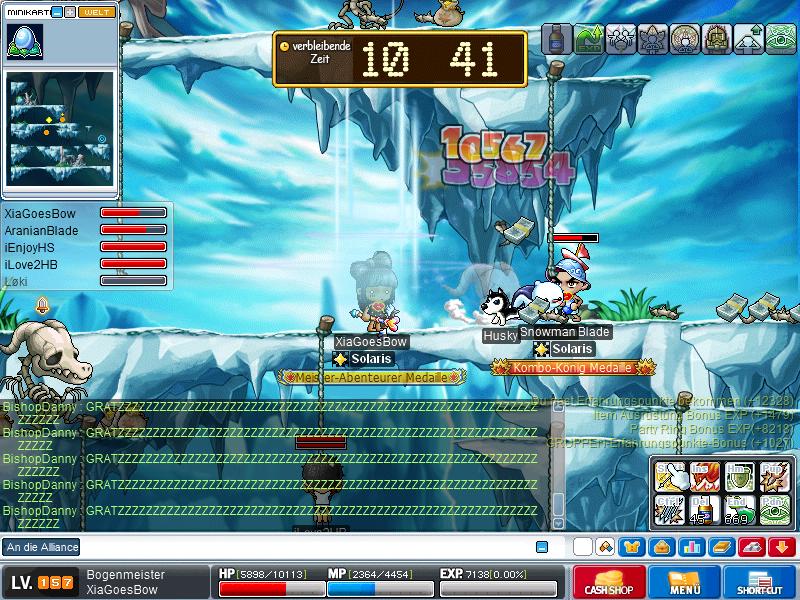Click the green EXP arrow buff icon
800x600 pixels.
[588, 39]
